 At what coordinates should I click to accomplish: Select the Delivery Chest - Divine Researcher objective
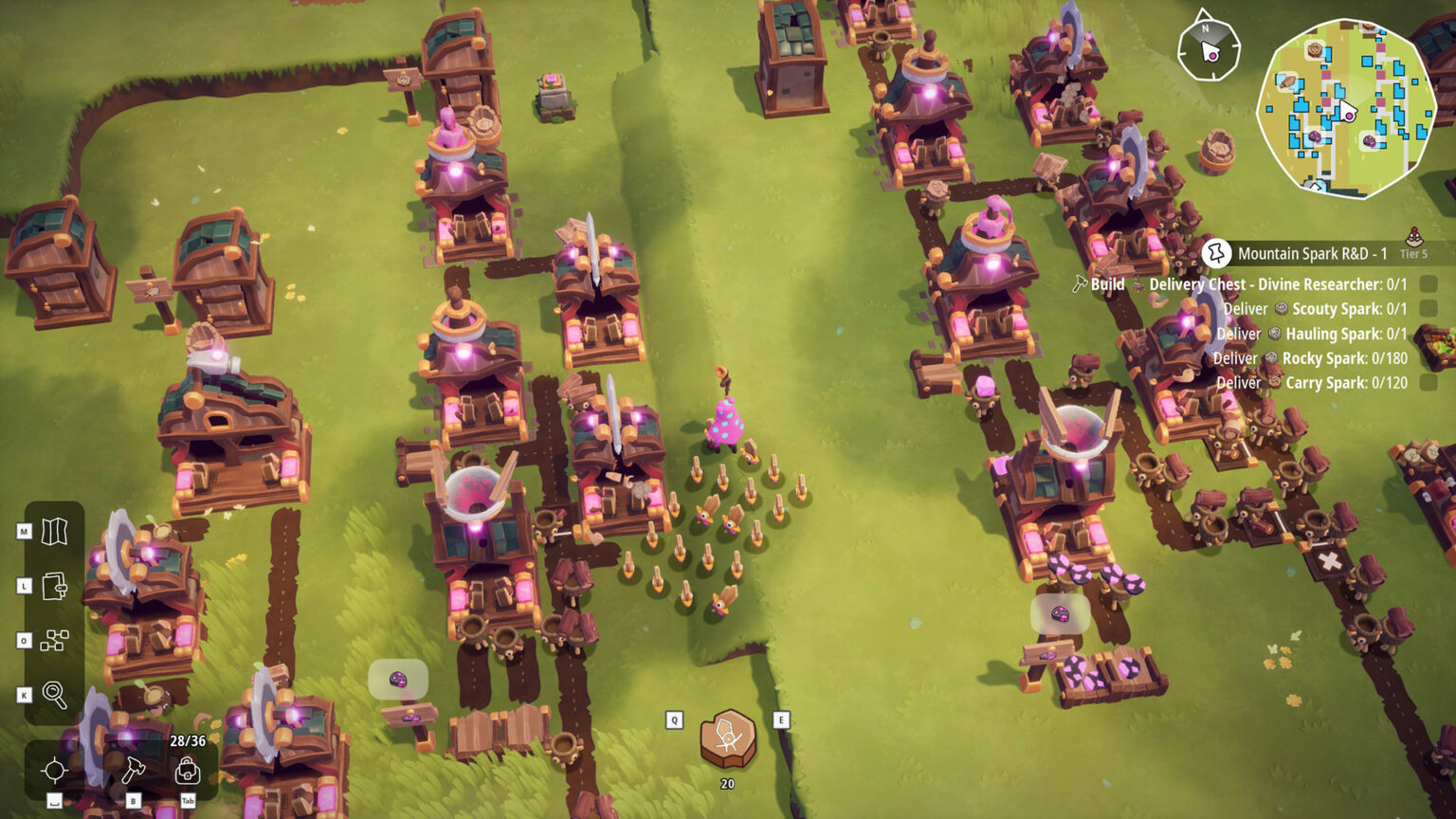tap(1277, 284)
